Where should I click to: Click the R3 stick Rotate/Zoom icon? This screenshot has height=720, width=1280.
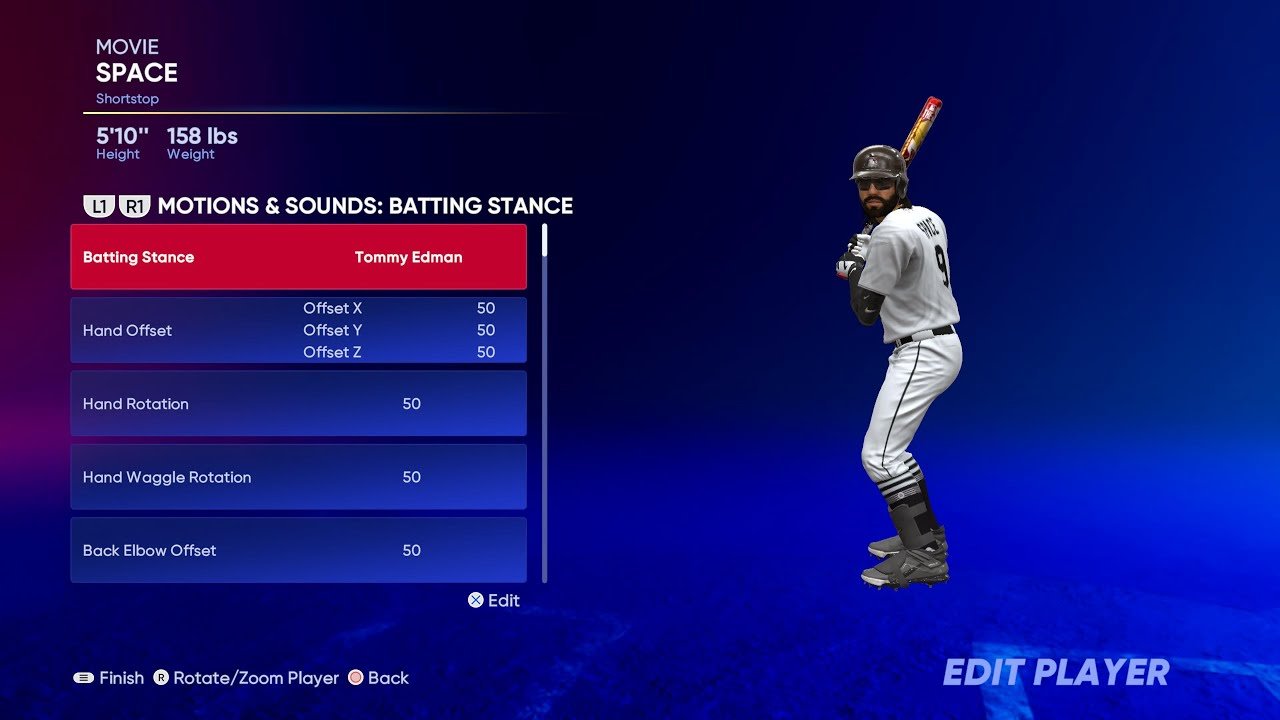pyautogui.click(x=160, y=678)
